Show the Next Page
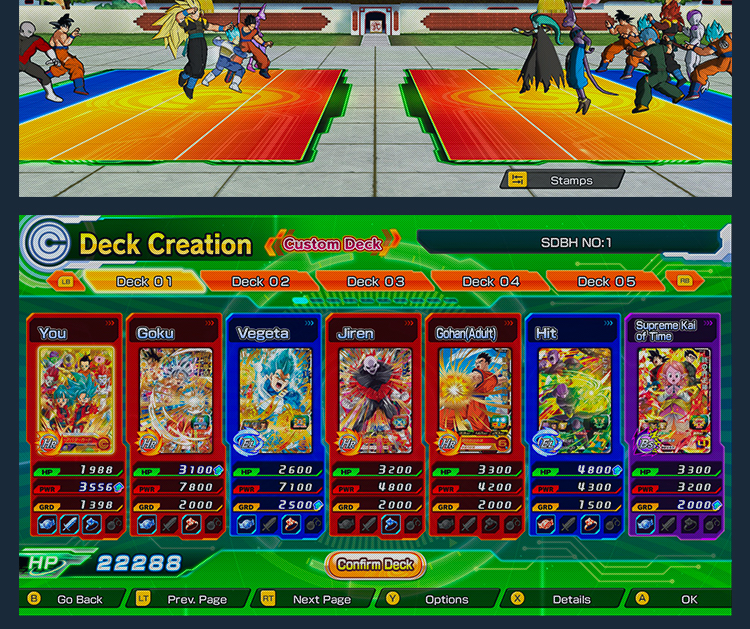The image size is (750, 629). pos(310,599)
